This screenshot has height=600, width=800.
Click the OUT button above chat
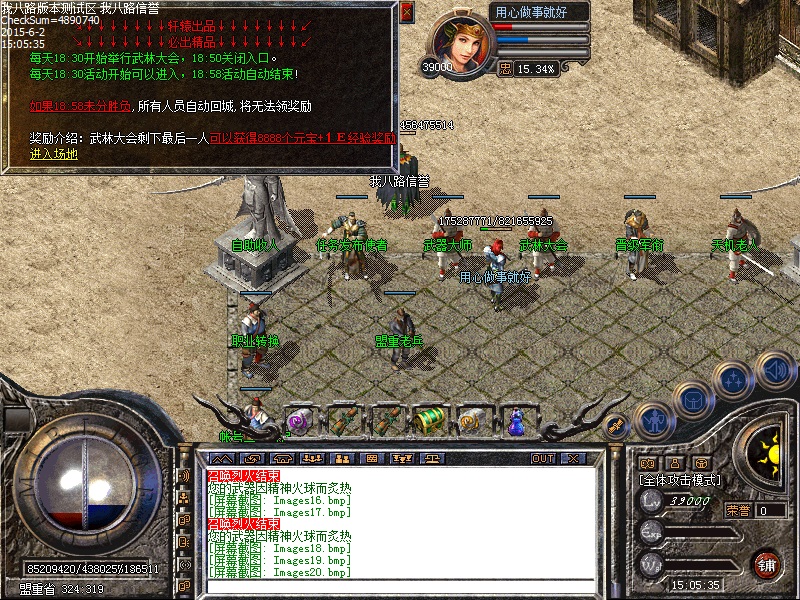pyautogui.click(x=543, y=458)
